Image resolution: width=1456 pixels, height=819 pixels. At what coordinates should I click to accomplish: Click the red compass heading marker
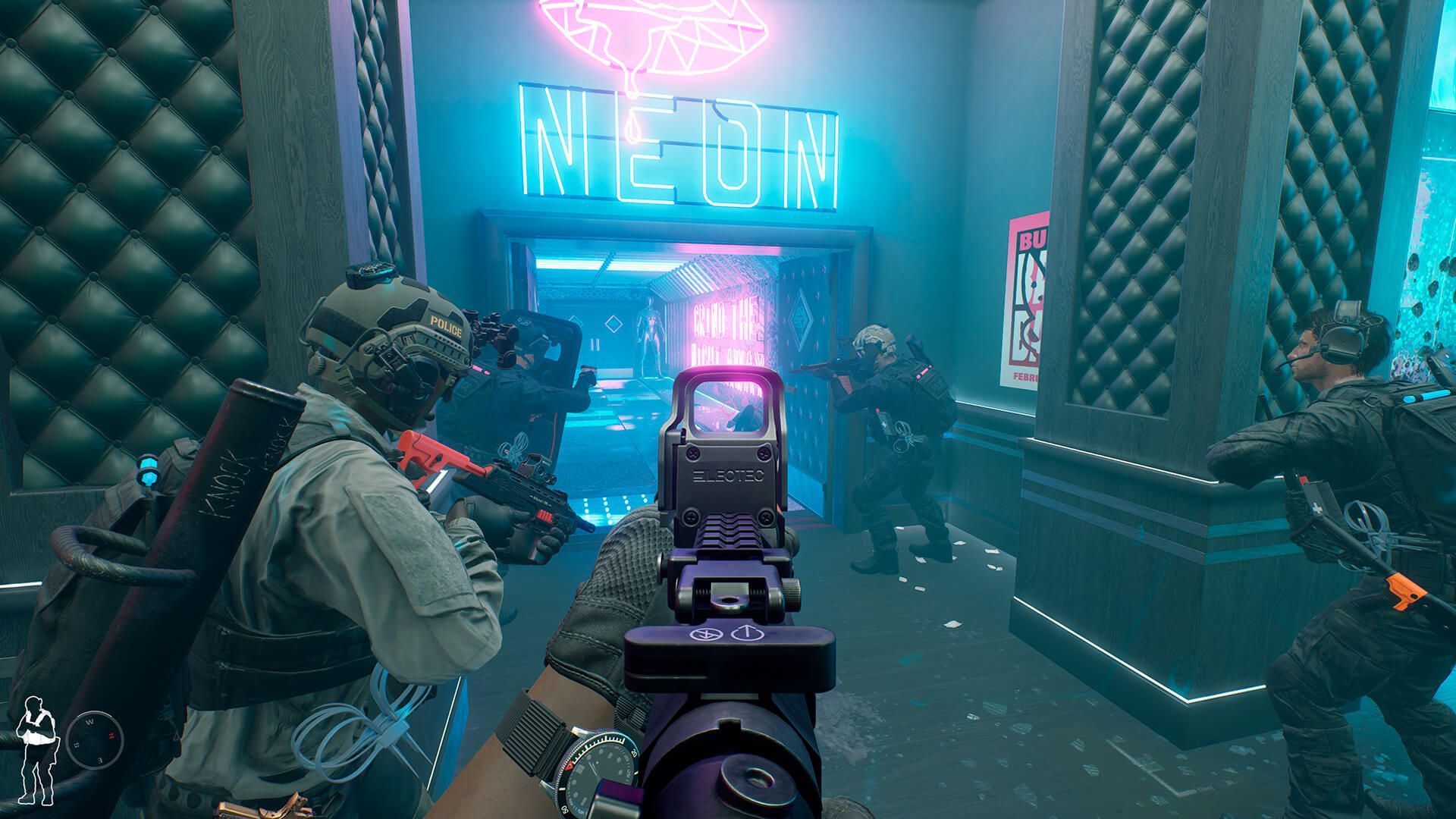point(112,736)
